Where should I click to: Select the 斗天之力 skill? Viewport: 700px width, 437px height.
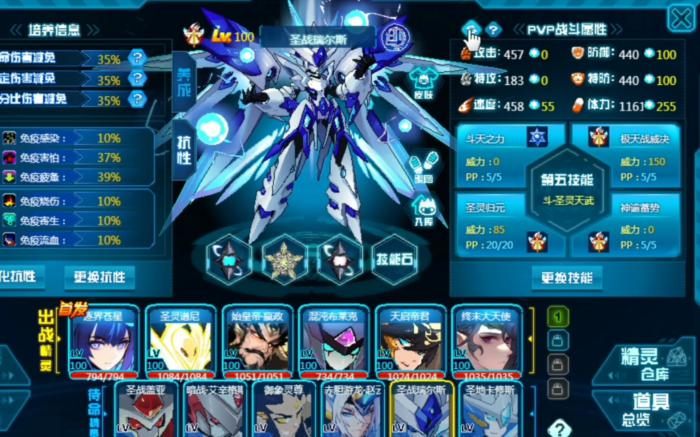point(505,145)
